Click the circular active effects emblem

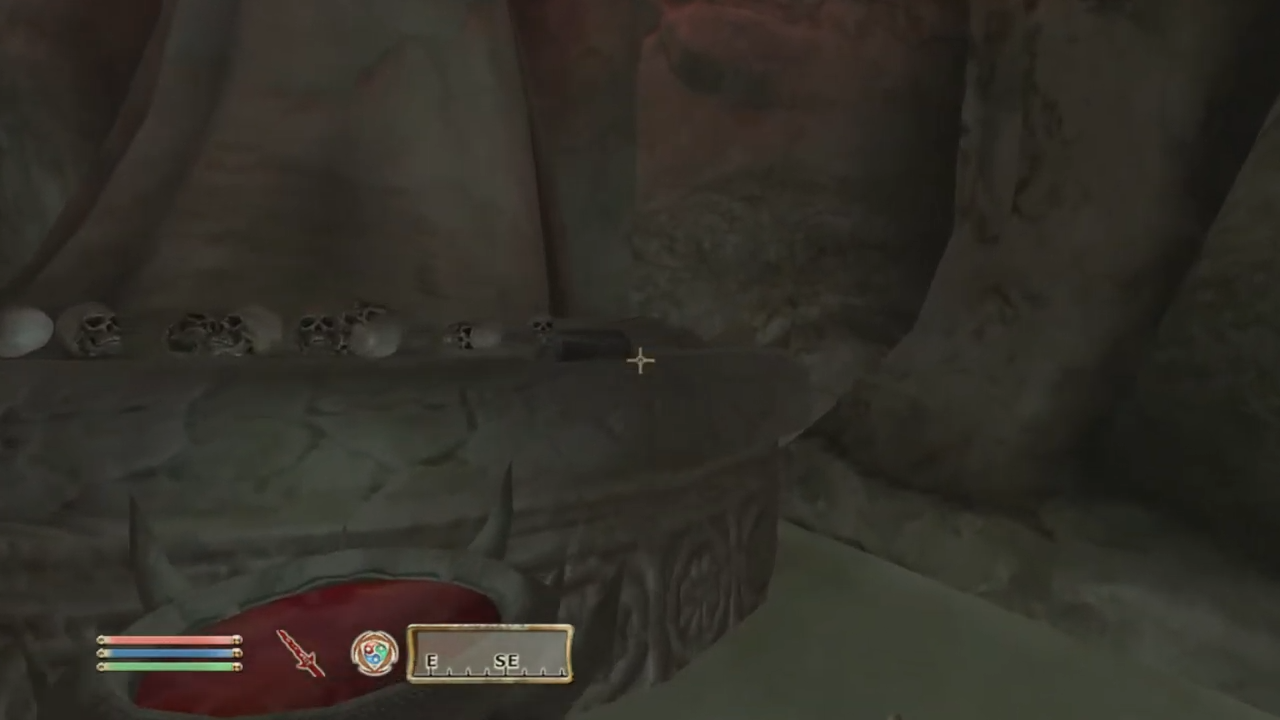click(x=375, y=653)
